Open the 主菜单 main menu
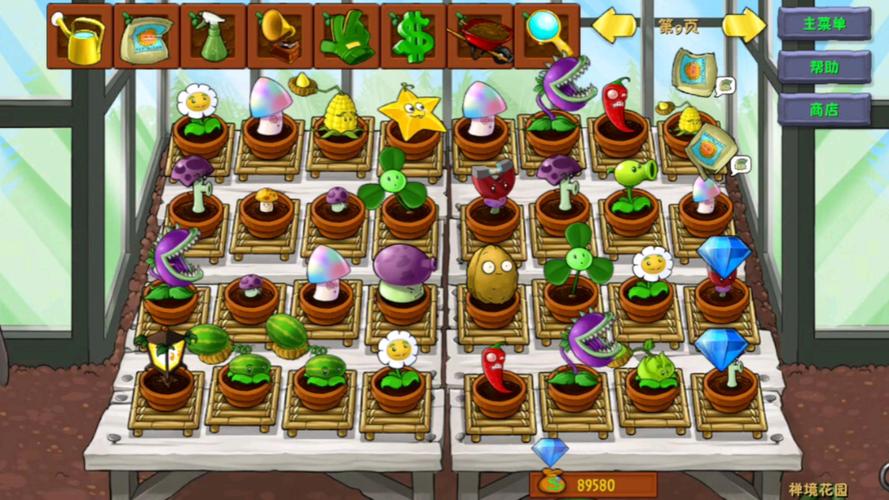 [x=824, y=24]
